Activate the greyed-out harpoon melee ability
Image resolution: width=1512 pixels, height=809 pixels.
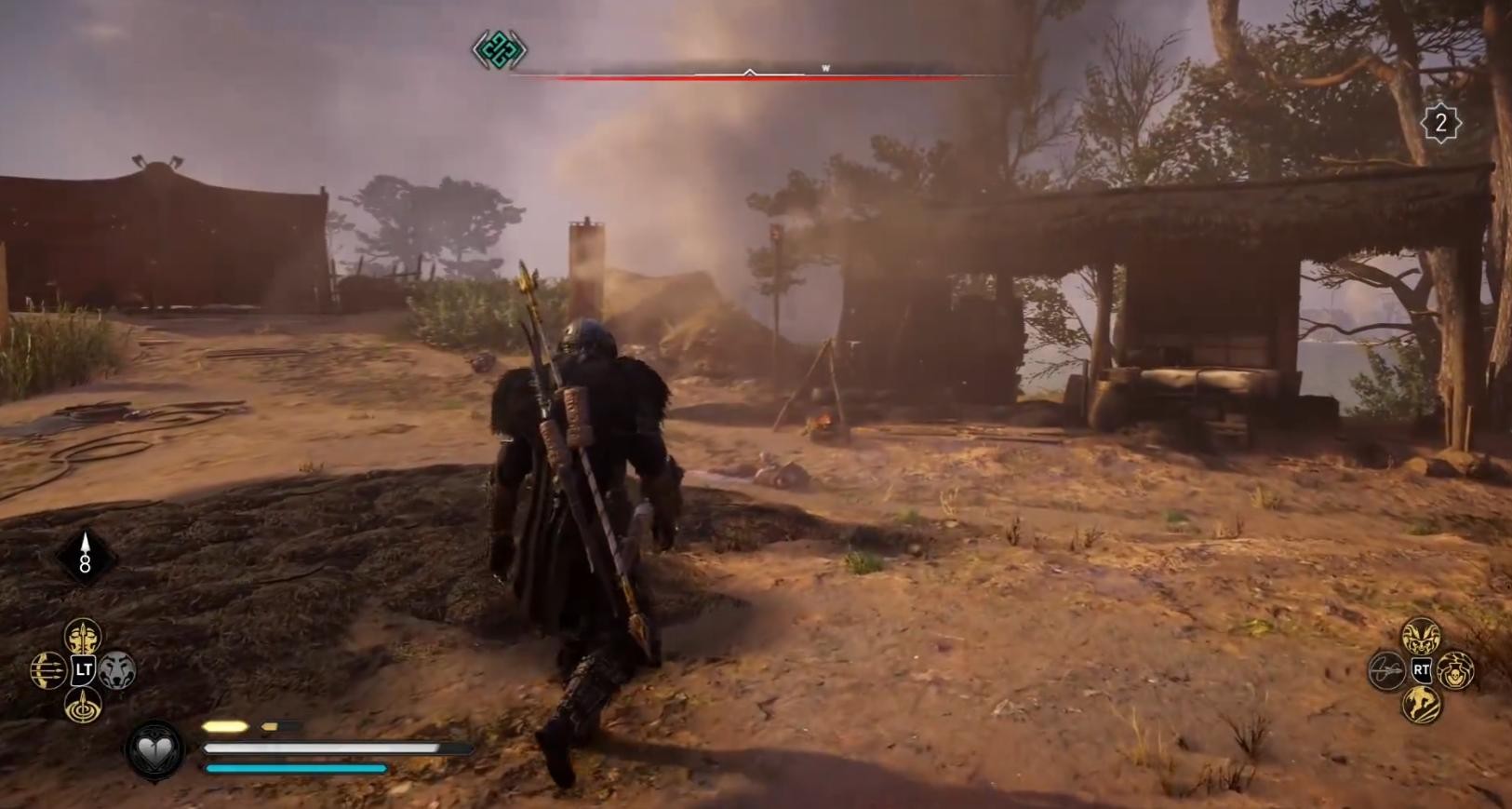1386,670
